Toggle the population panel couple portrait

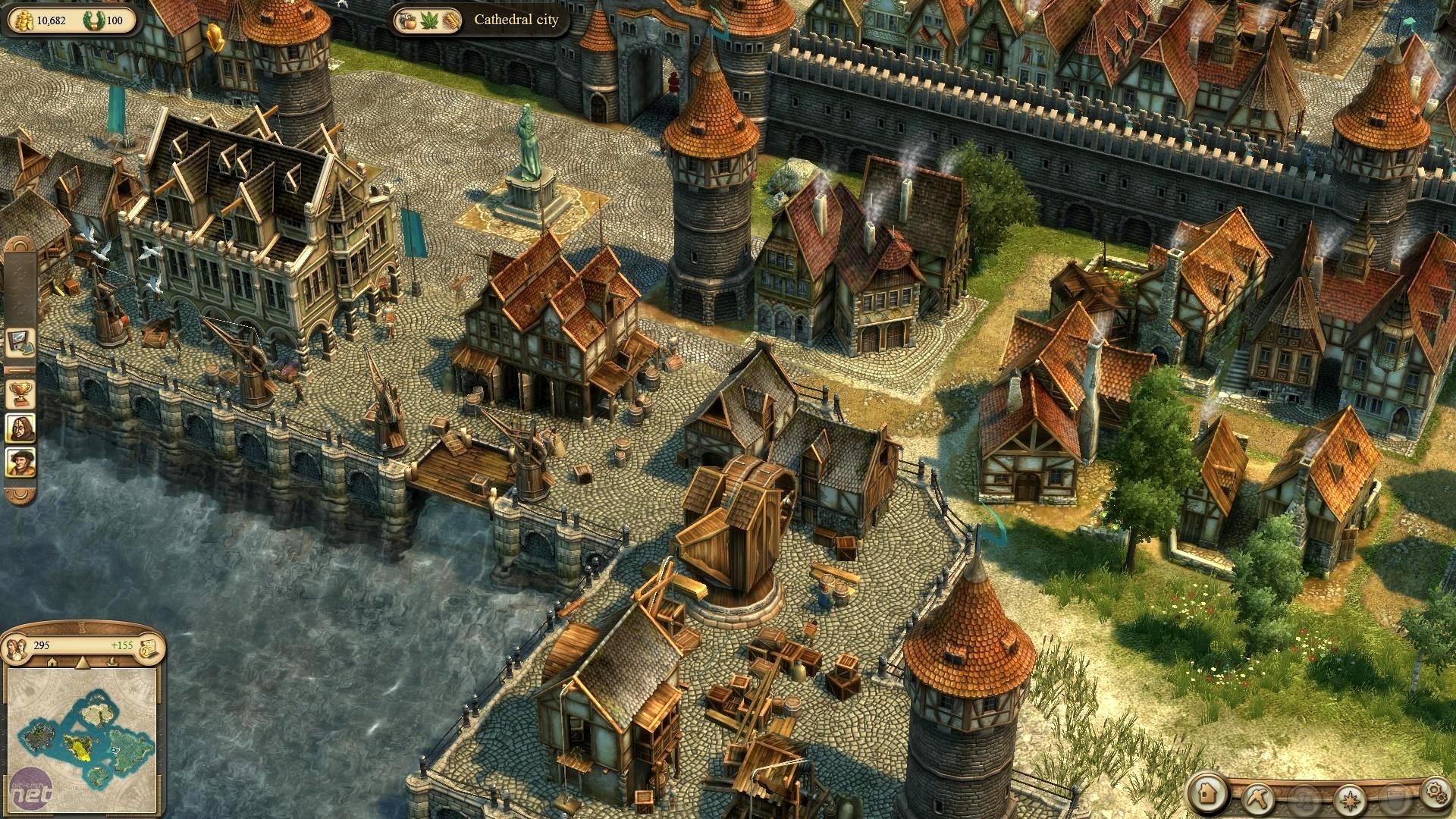(x=16, y=649)
